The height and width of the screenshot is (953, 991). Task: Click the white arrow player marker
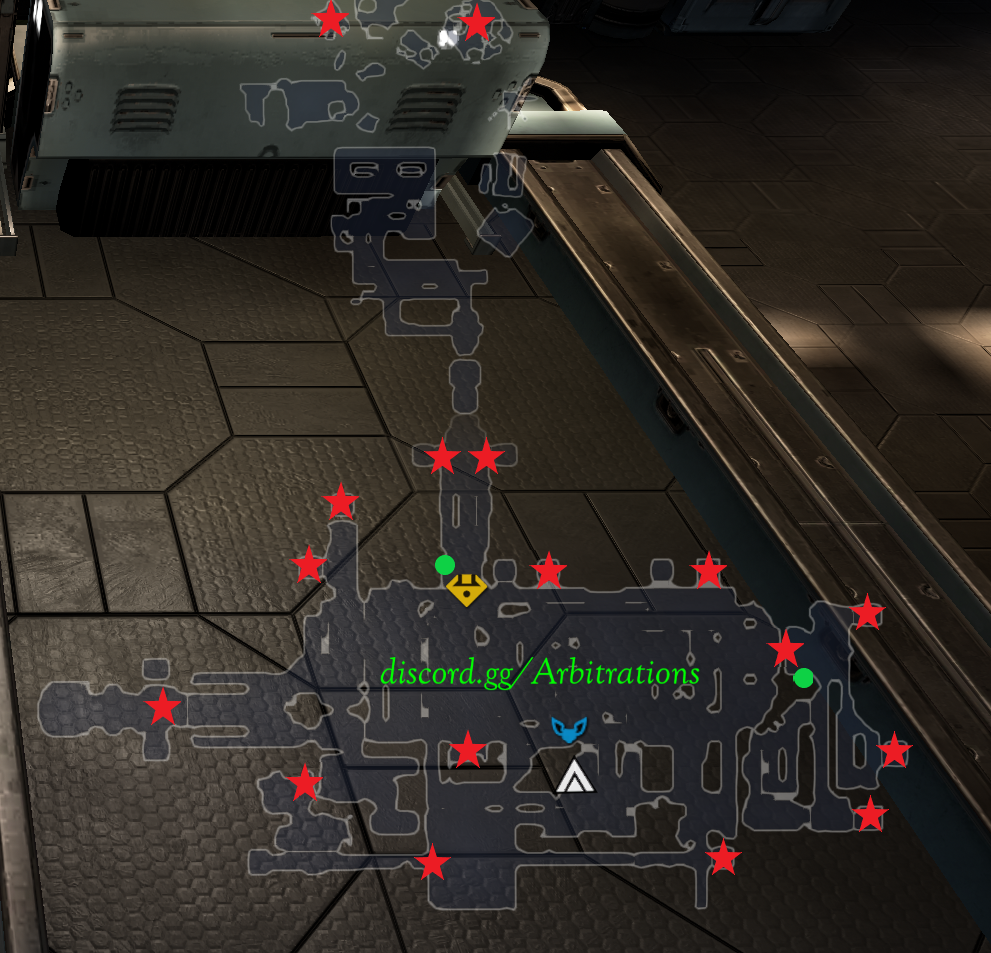pos(574,776)
